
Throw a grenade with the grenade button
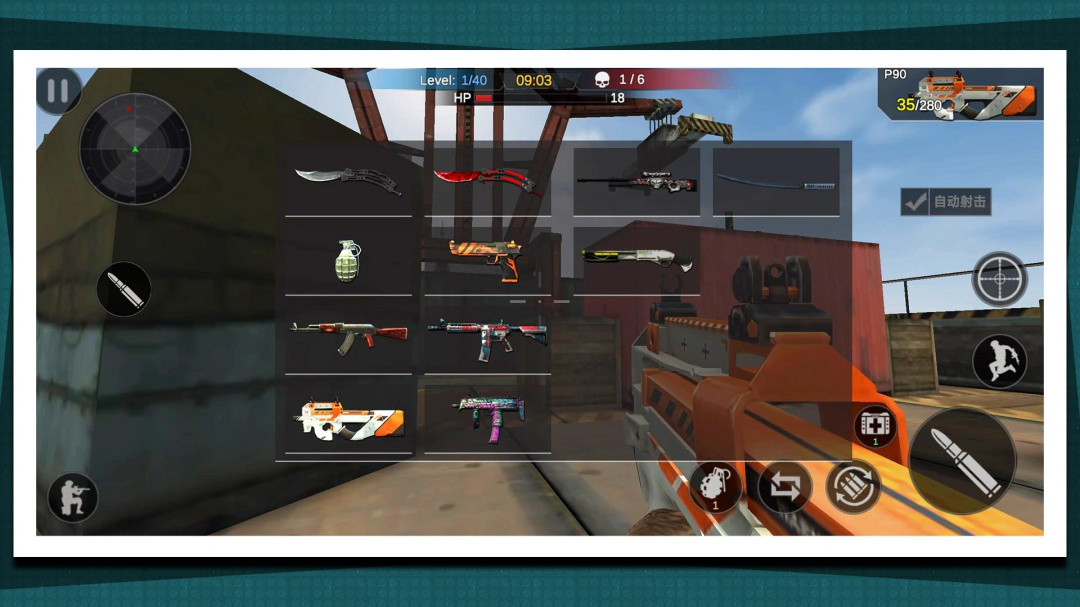tap(715, 488)
